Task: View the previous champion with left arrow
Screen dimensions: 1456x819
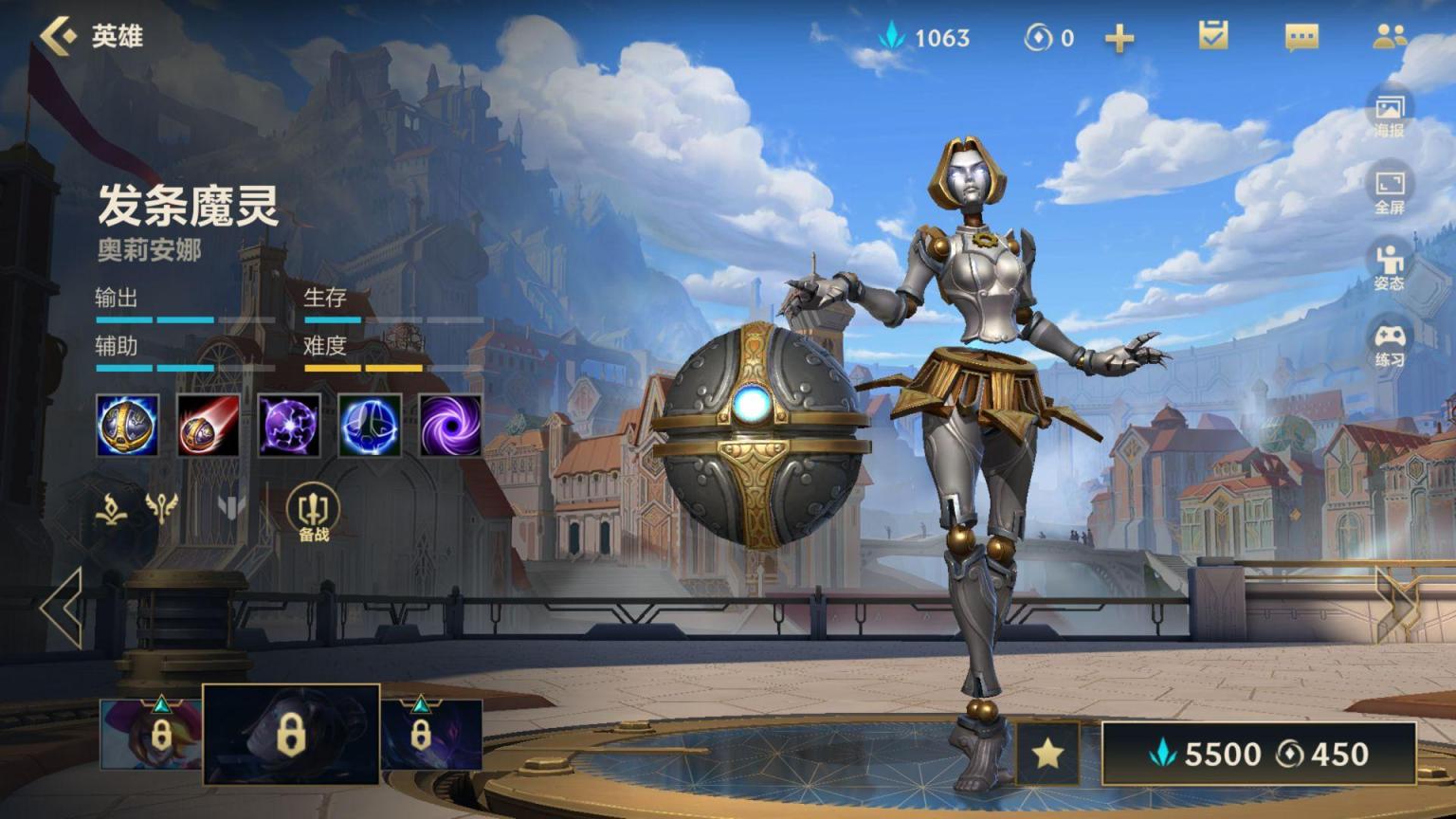Action: (63, 608)
